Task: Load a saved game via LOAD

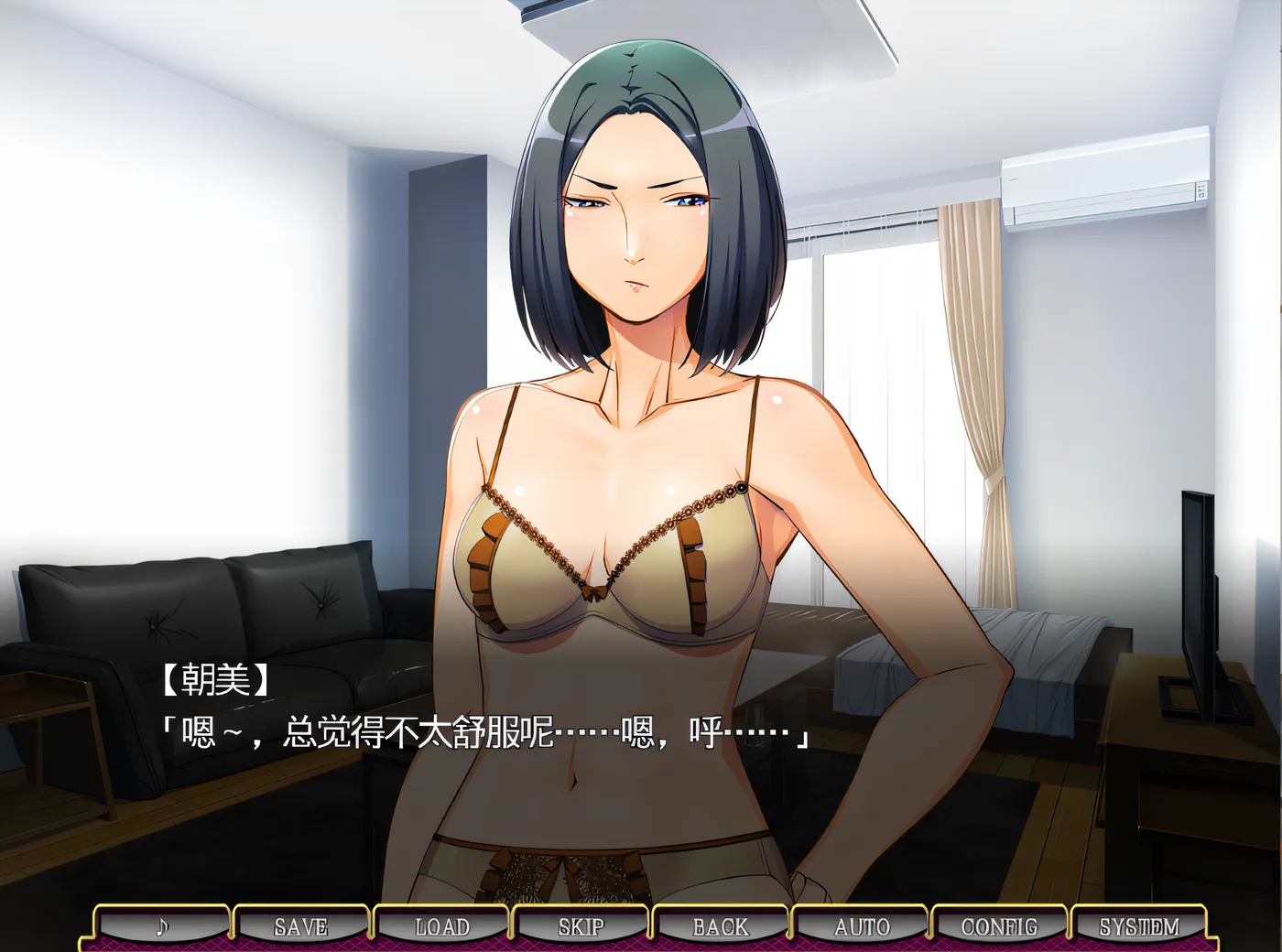Action: pyautogui.click(x=440, y=926)
